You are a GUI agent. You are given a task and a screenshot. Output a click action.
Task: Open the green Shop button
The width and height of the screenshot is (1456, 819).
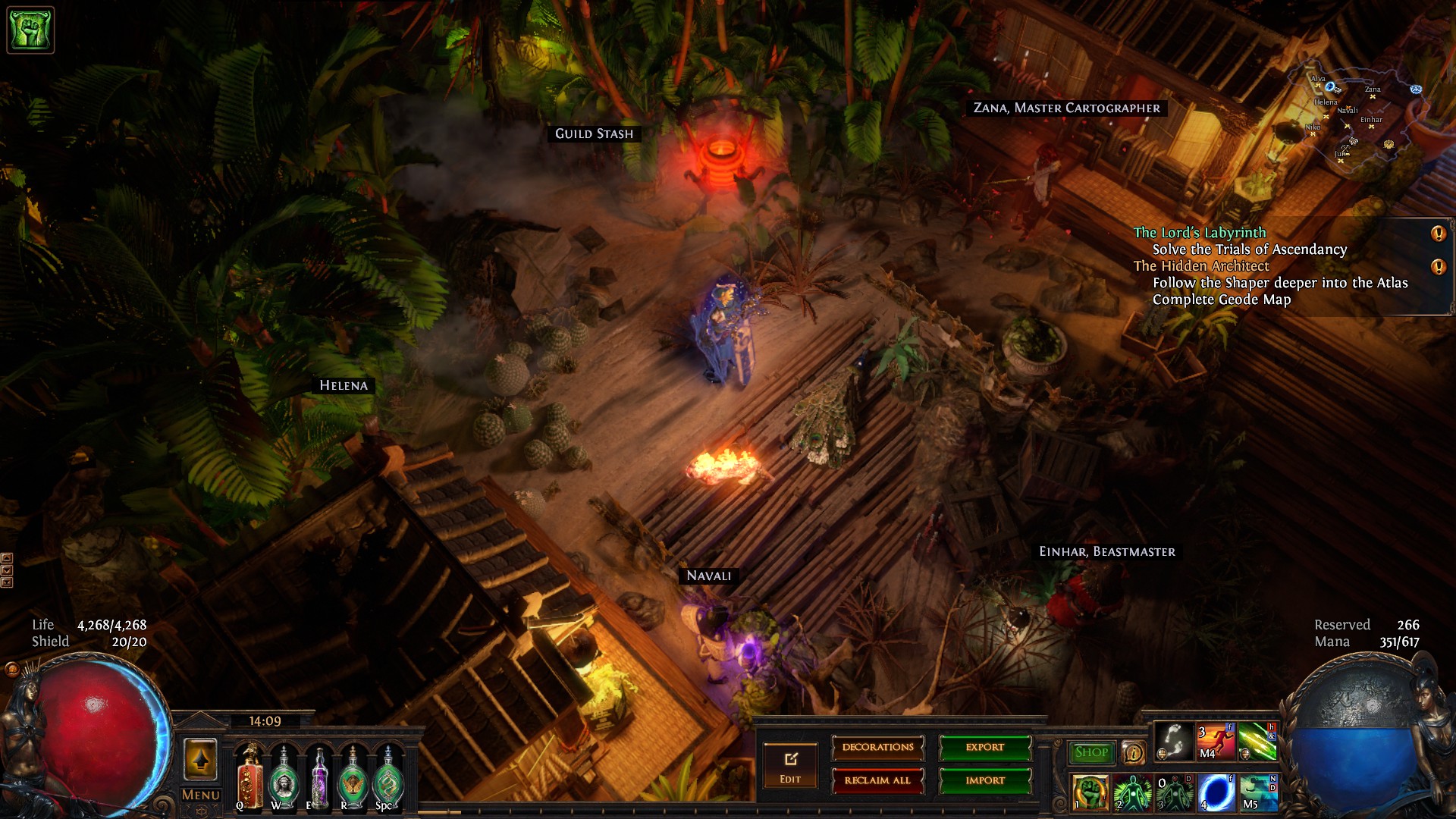[x=1091, y=752]
